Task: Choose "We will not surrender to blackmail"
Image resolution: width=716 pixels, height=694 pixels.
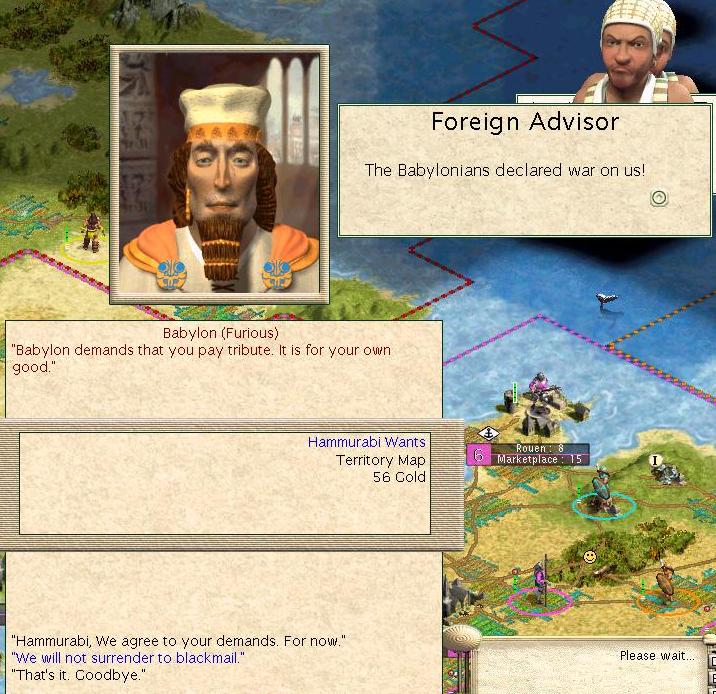Action: [128, 657]
